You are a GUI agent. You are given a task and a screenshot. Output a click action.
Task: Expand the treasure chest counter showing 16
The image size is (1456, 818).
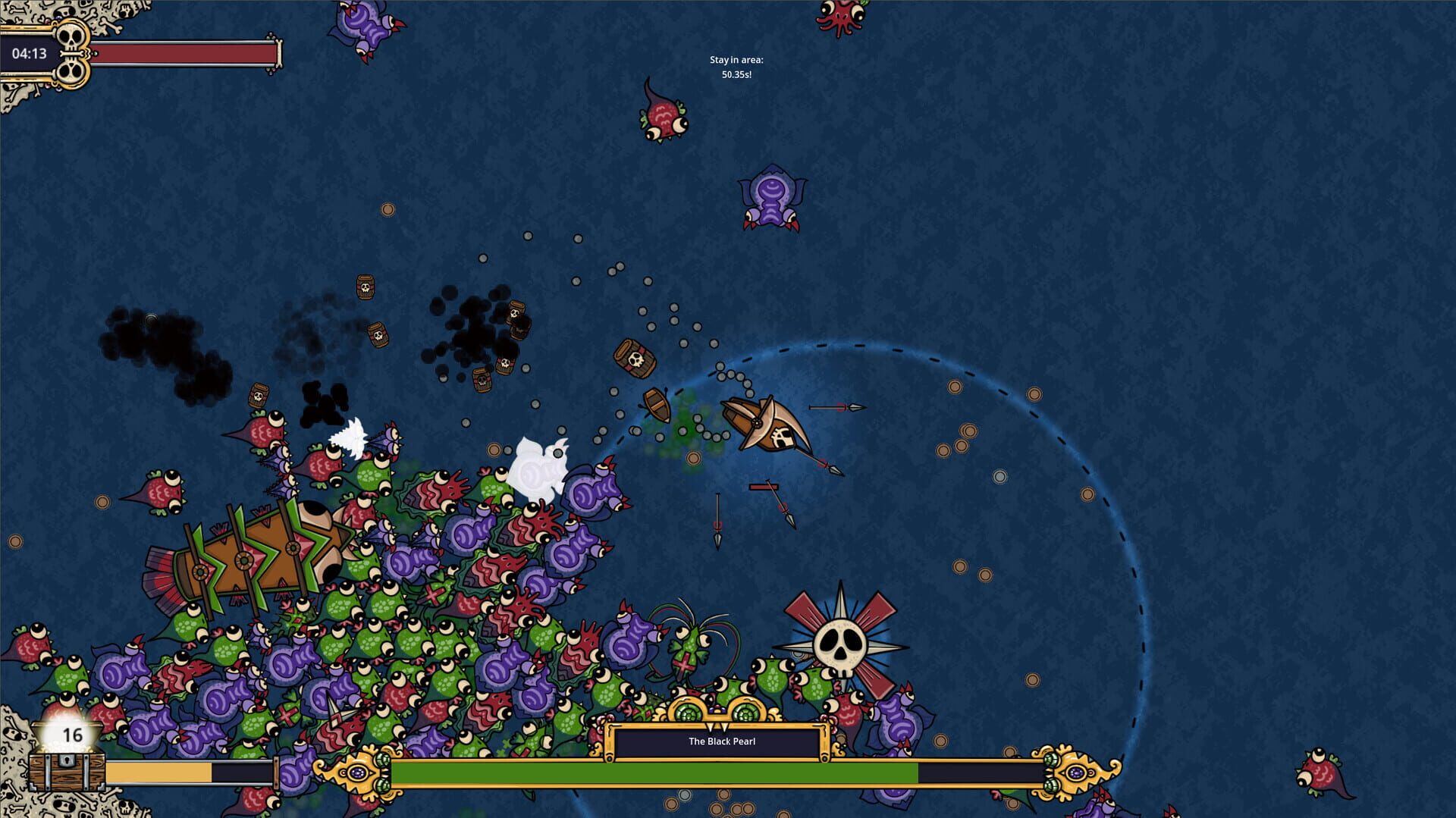(x=74, y=734)
